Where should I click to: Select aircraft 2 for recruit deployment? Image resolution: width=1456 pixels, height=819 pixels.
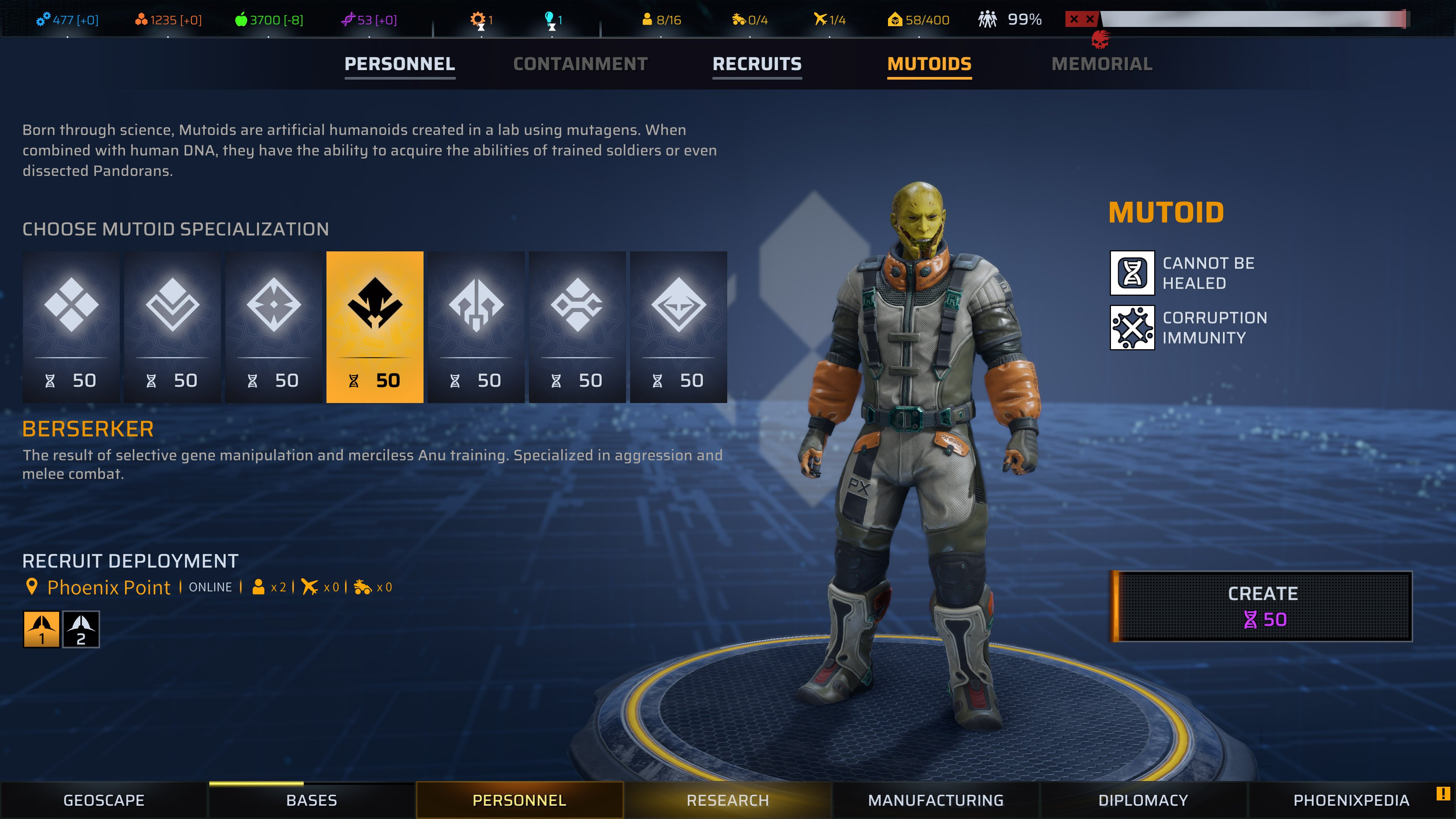[81, 629]
